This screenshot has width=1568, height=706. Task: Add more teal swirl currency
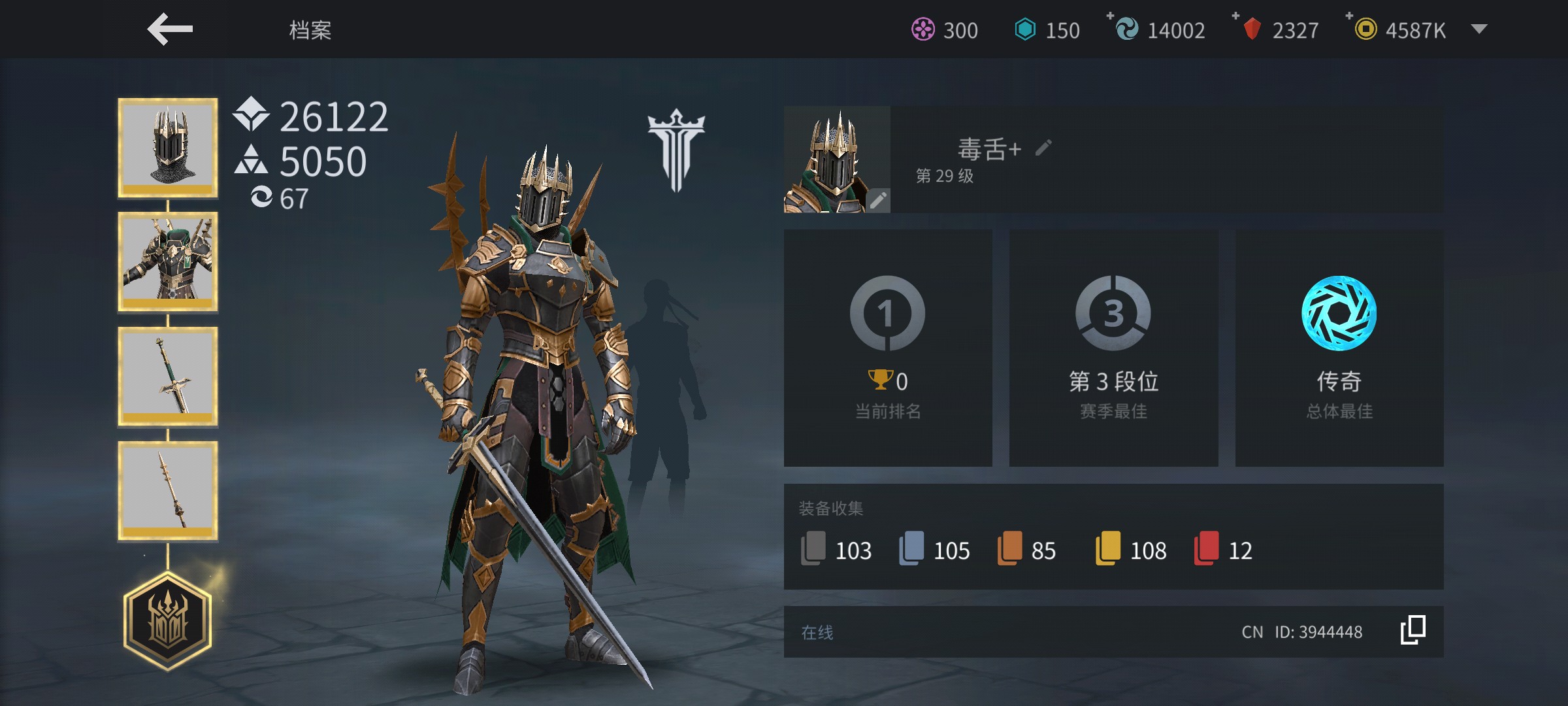pyautogui.click(x=1110, y=16)
